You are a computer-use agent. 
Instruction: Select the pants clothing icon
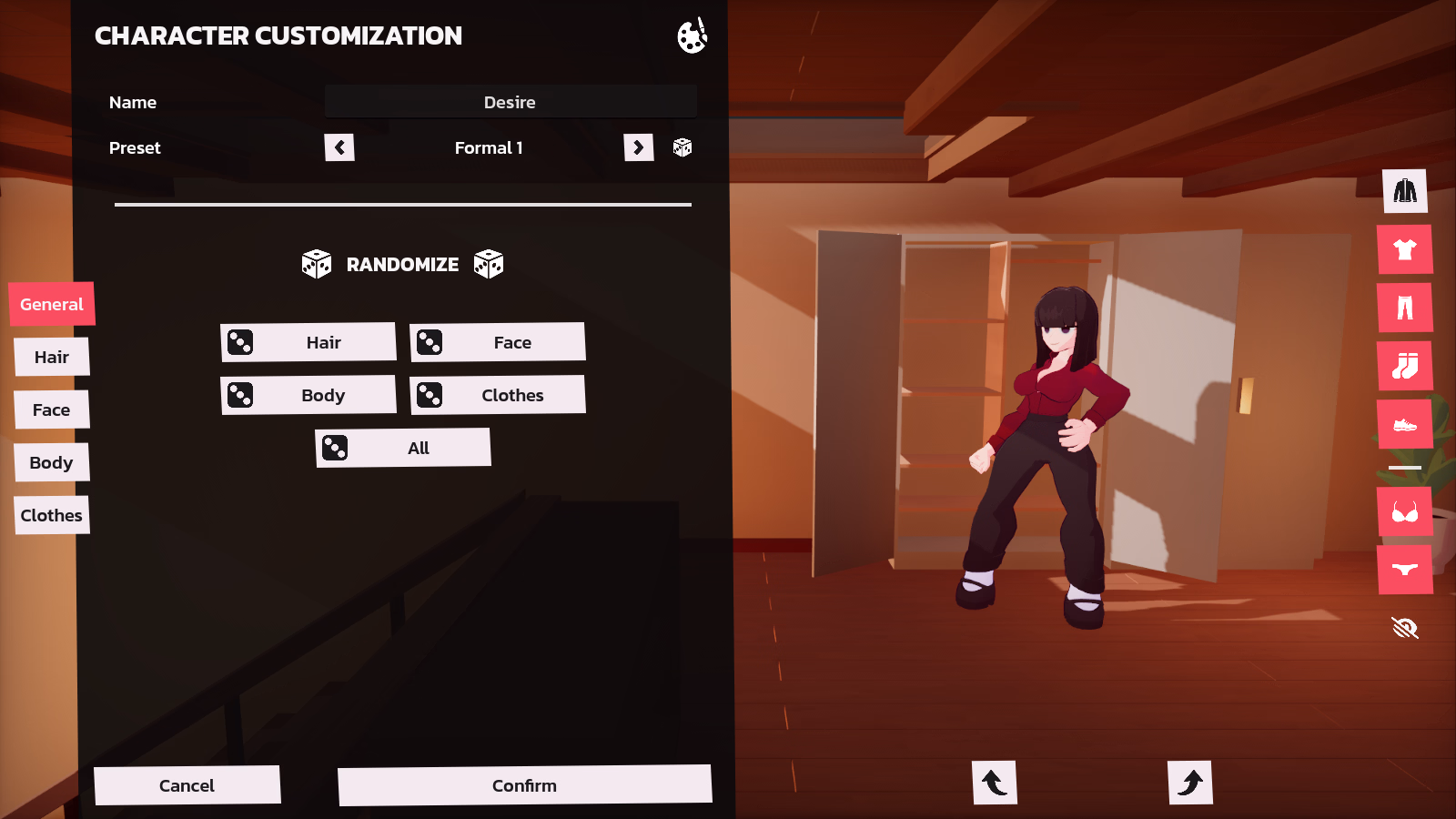click(1405, 308)
